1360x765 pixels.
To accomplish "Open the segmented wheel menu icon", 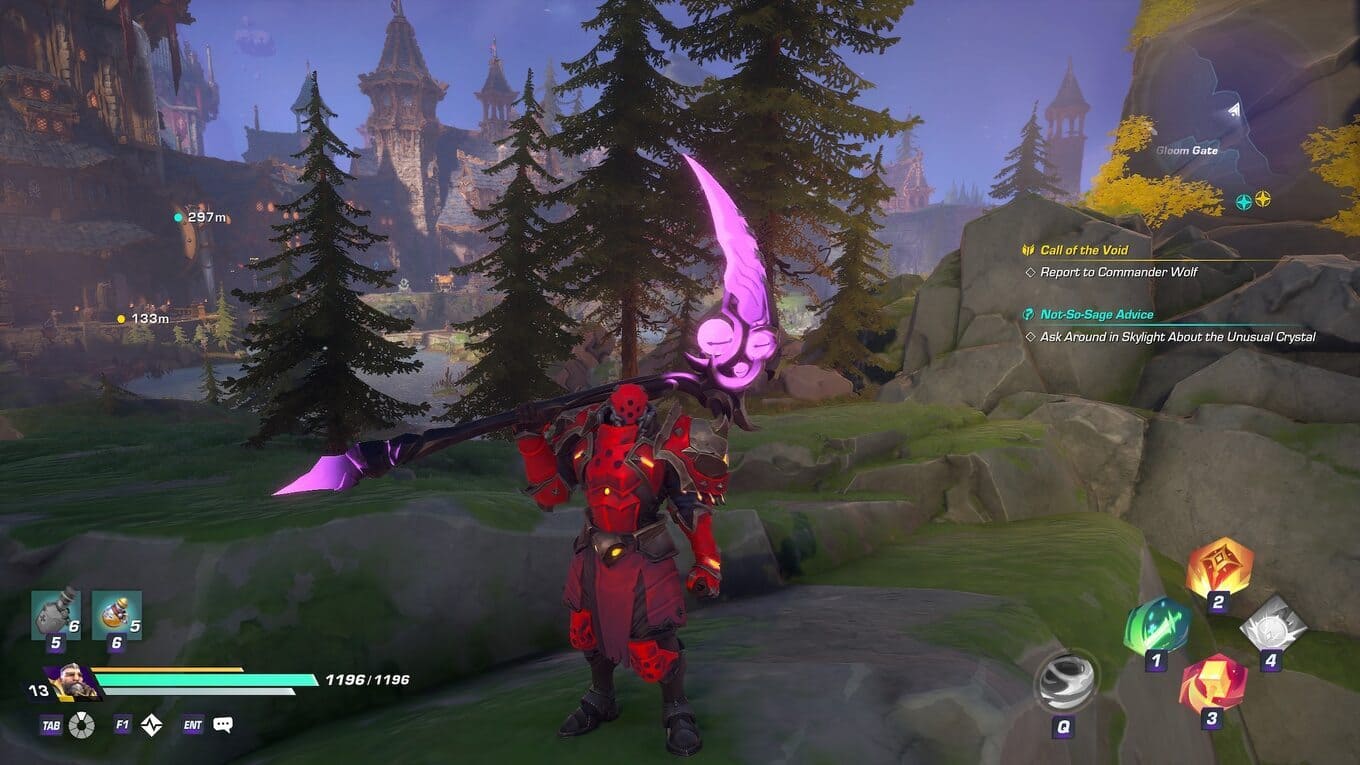I will (82, 725).
